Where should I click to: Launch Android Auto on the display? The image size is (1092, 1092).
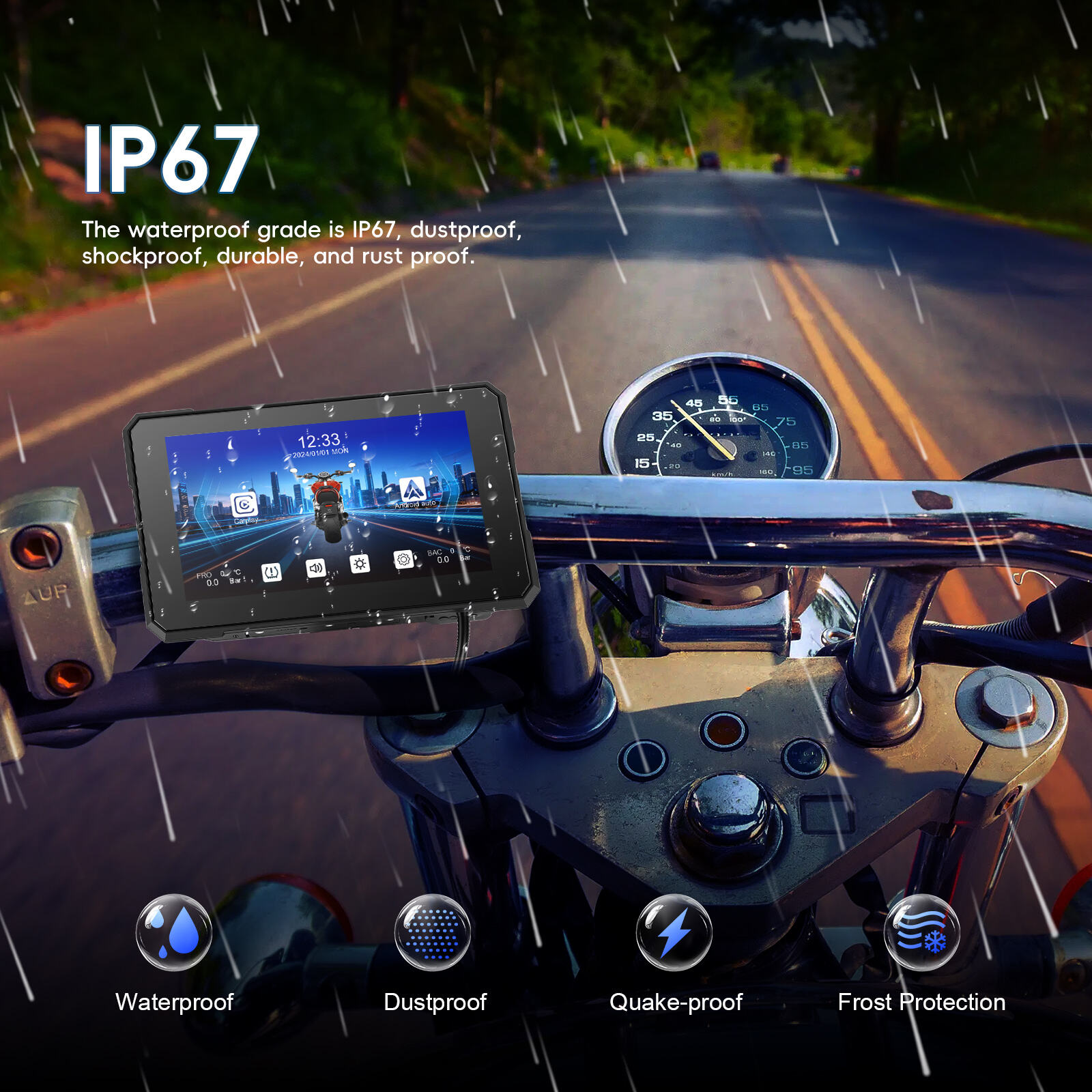pos(412,489)
